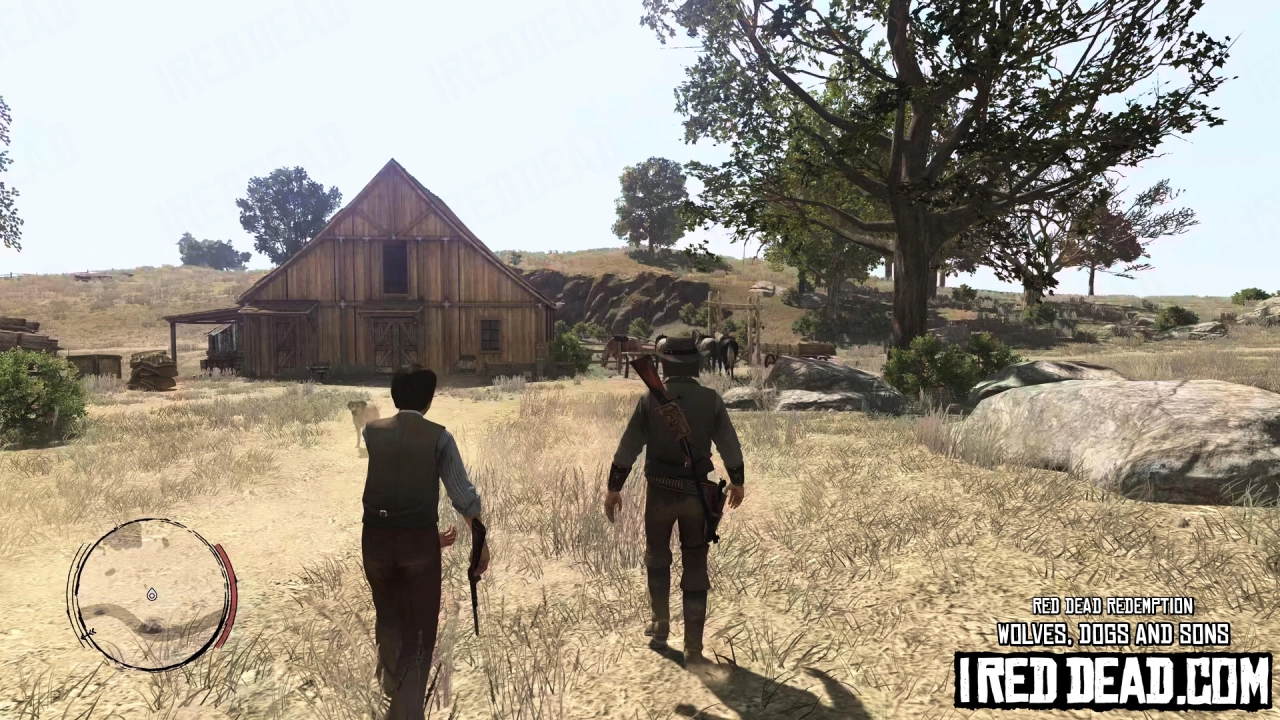
Task: Select the player marker on the minimap
Action: [x=152, y=594]
